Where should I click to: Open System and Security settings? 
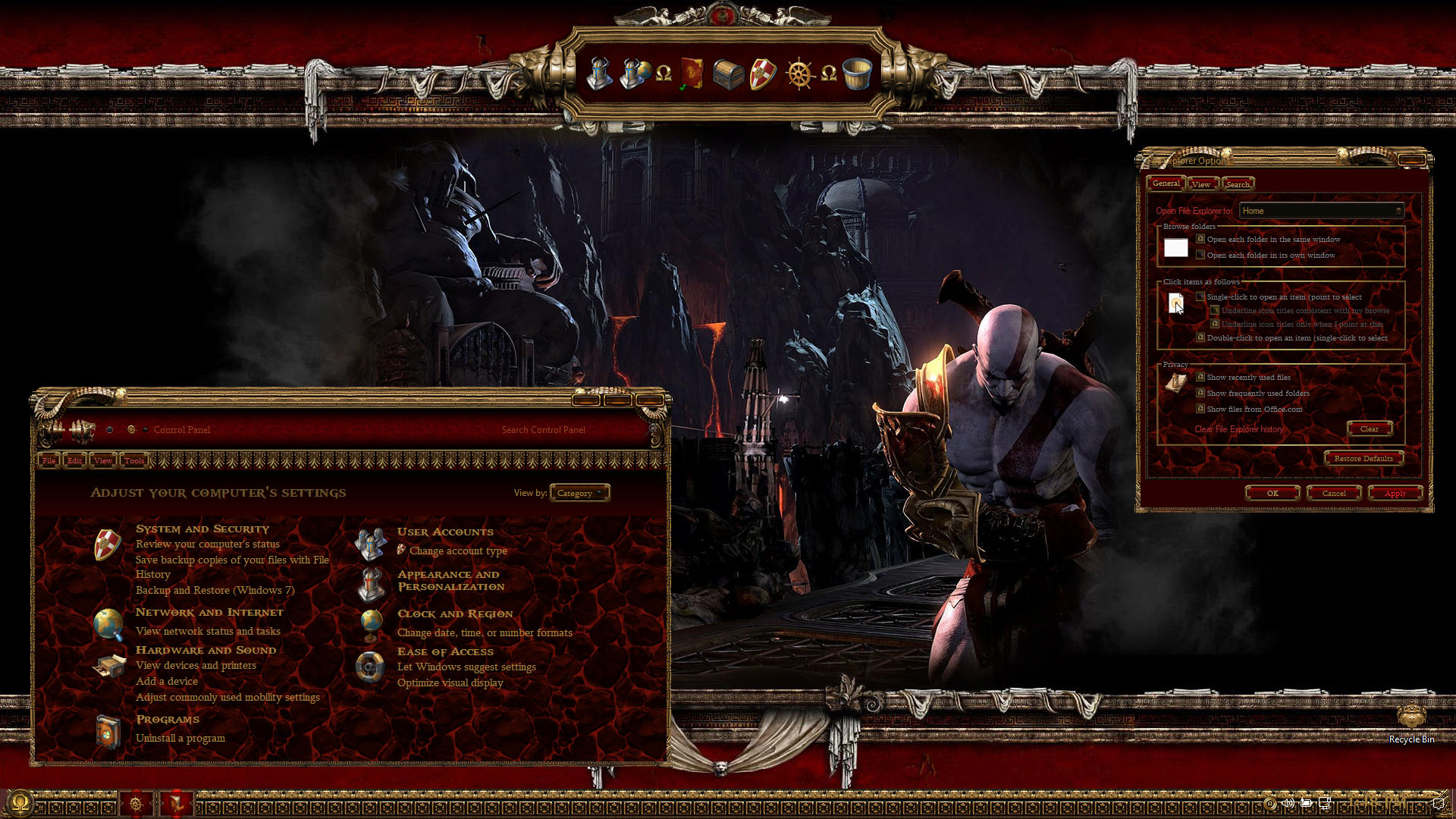pos(202,529)
